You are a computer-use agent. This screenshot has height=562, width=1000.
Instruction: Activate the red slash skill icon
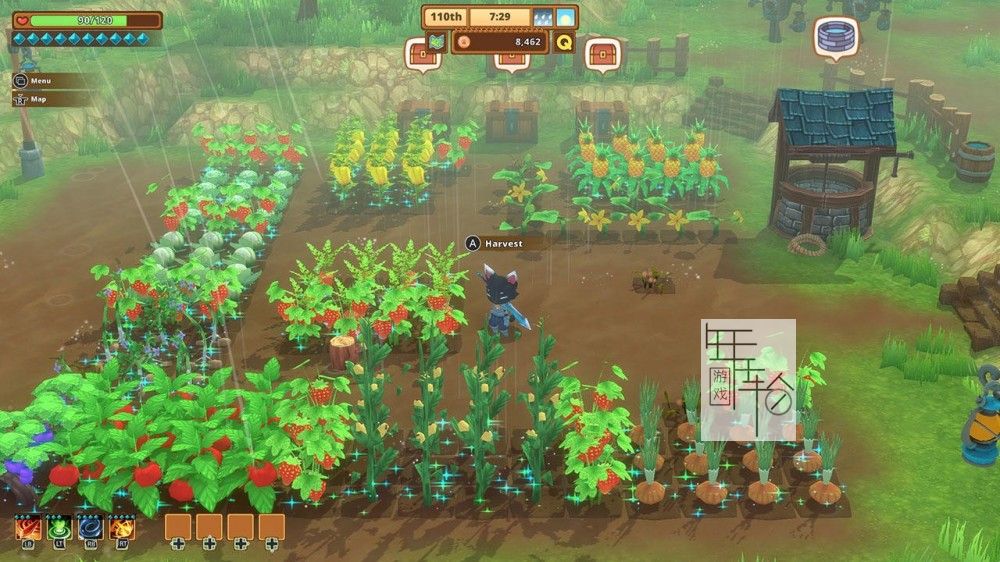tap(27, 527)
